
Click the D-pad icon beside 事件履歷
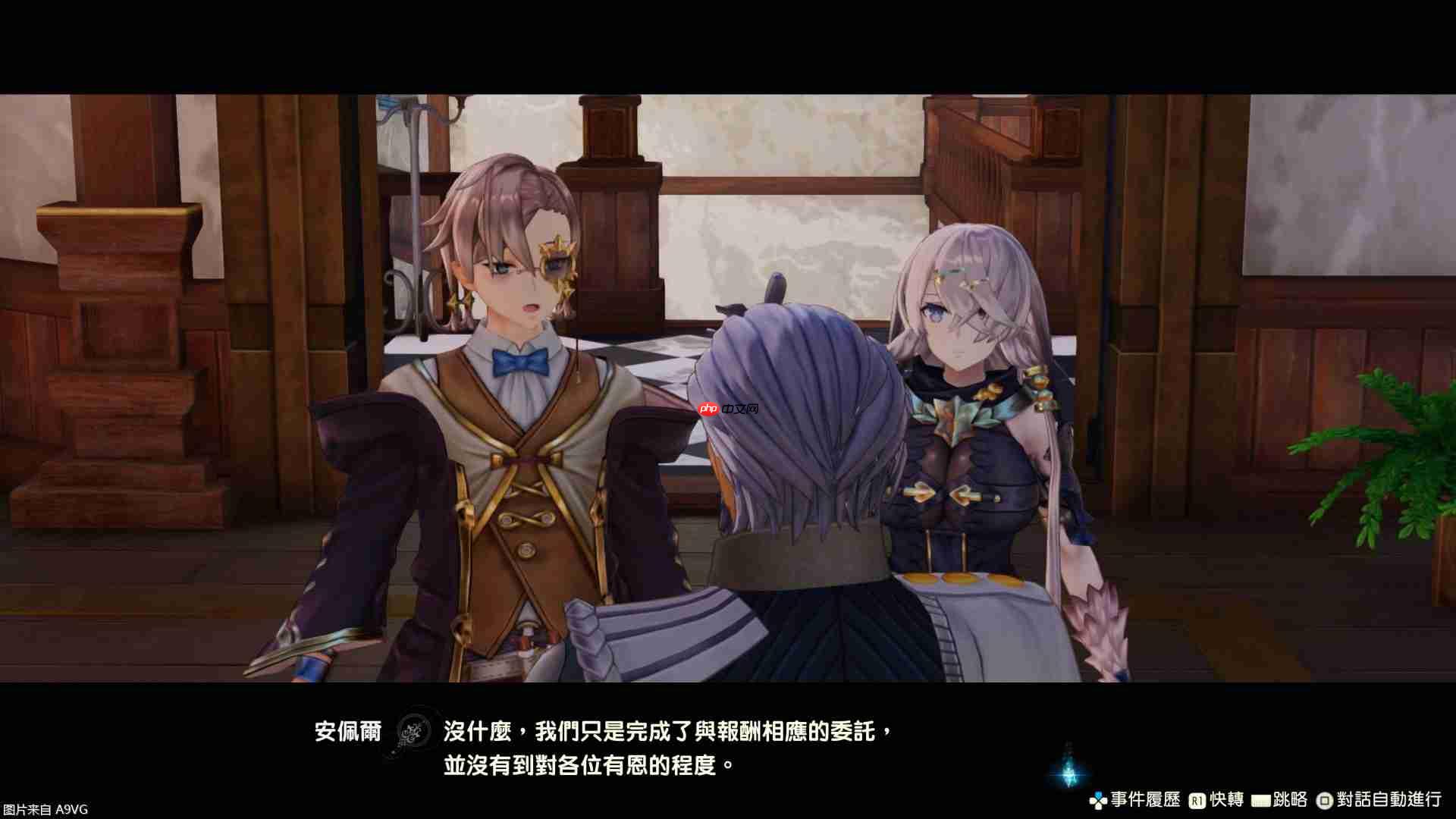[x=1097, y=799]
